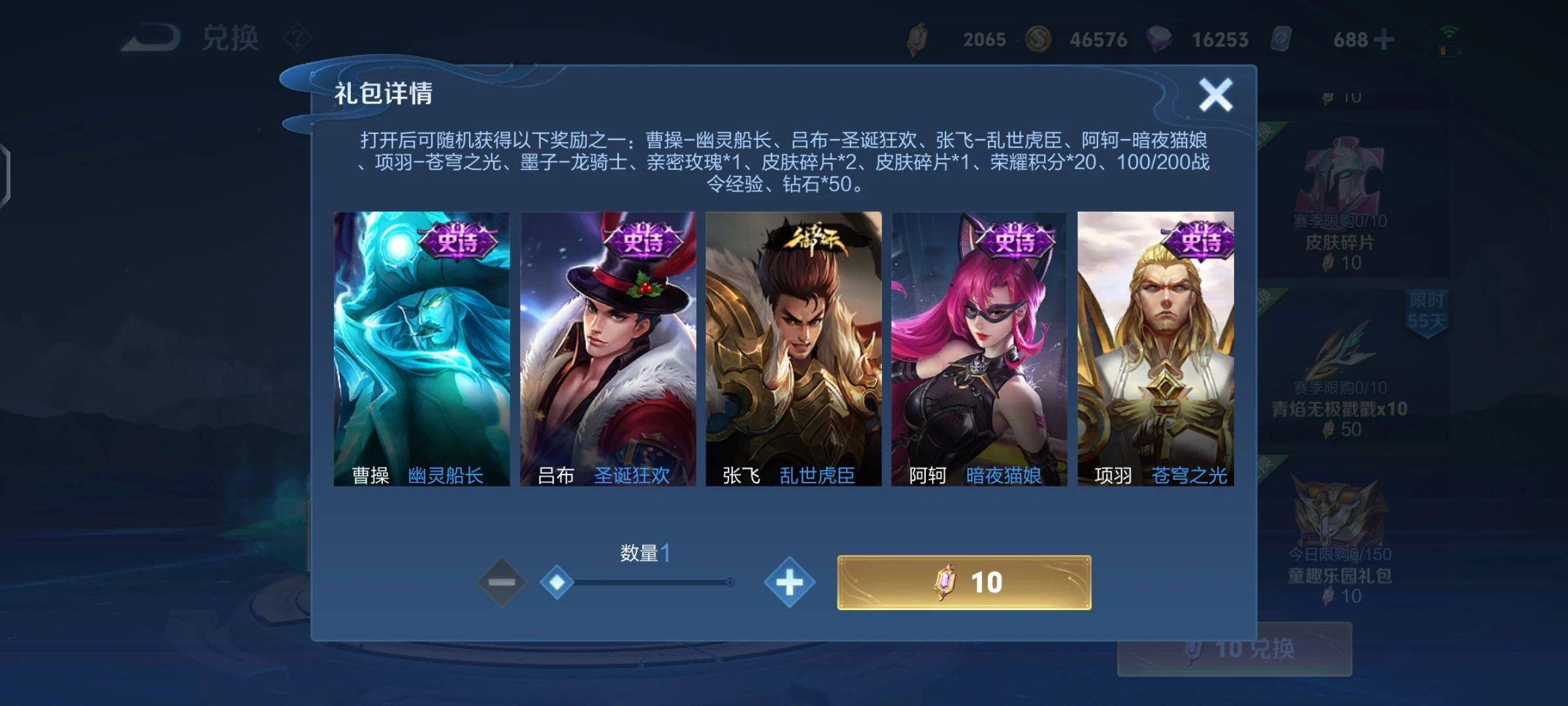Go back using the return arrow
This screenshot has width=1568, height=706.
pyautogui.click(x=152, y=38)
